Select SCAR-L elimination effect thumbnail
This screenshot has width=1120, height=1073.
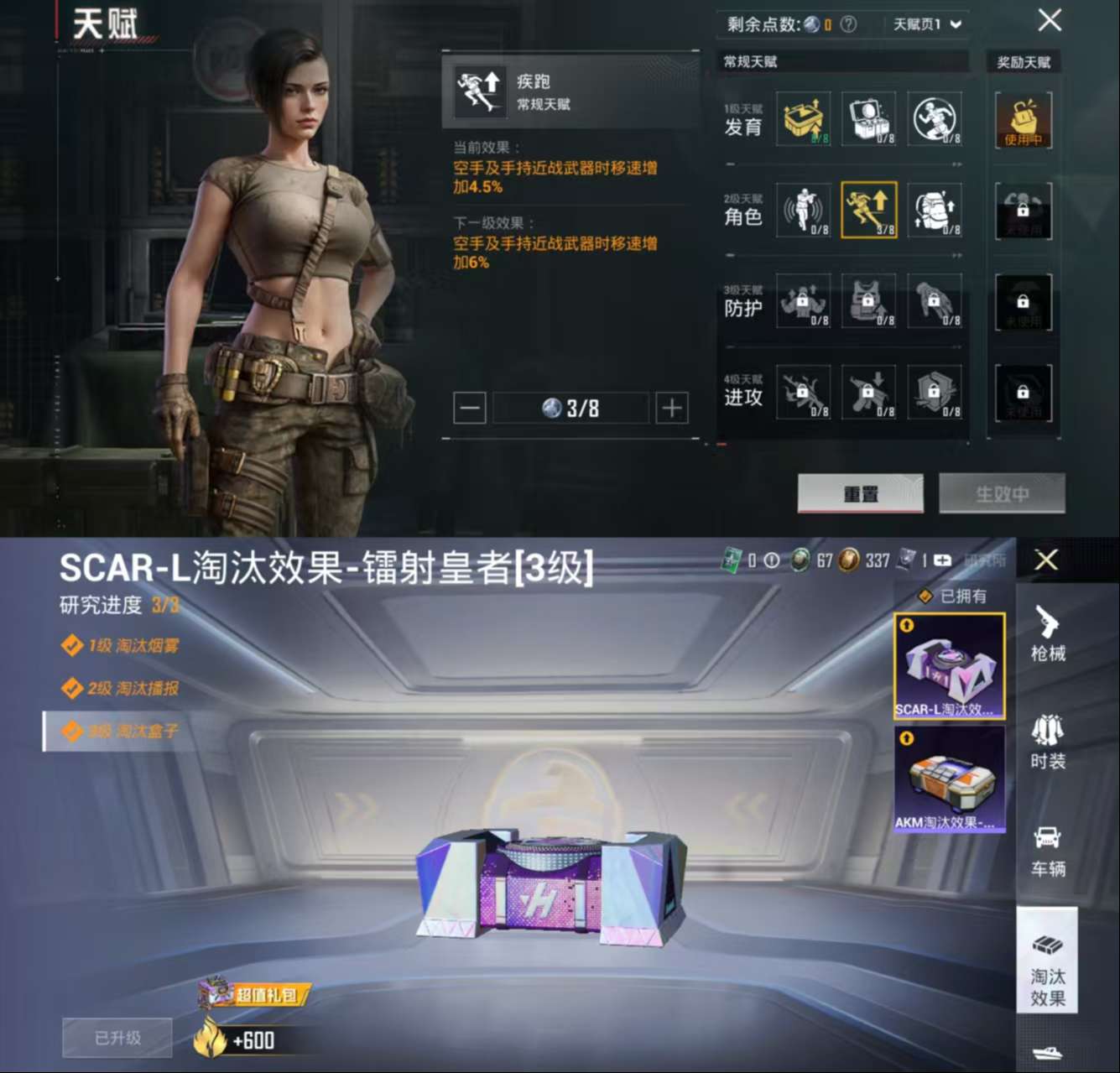(x=949, y=667)
